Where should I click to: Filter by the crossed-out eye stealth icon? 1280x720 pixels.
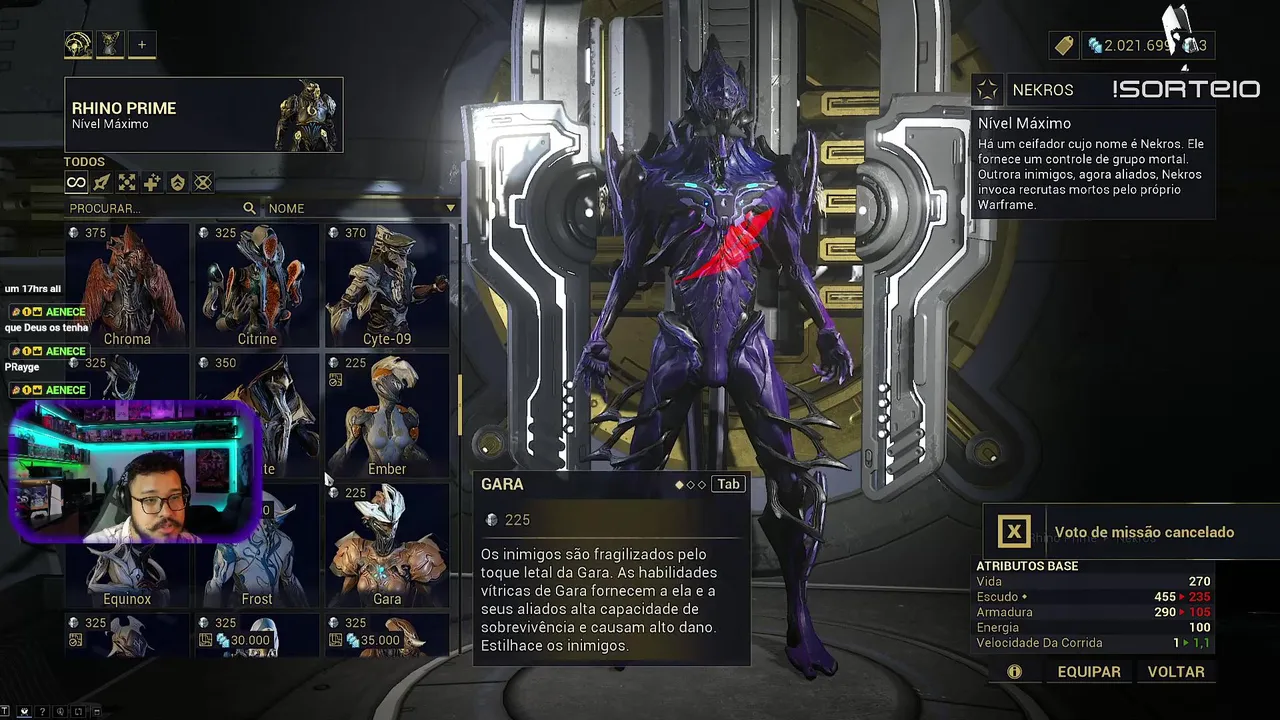point(203,183)
